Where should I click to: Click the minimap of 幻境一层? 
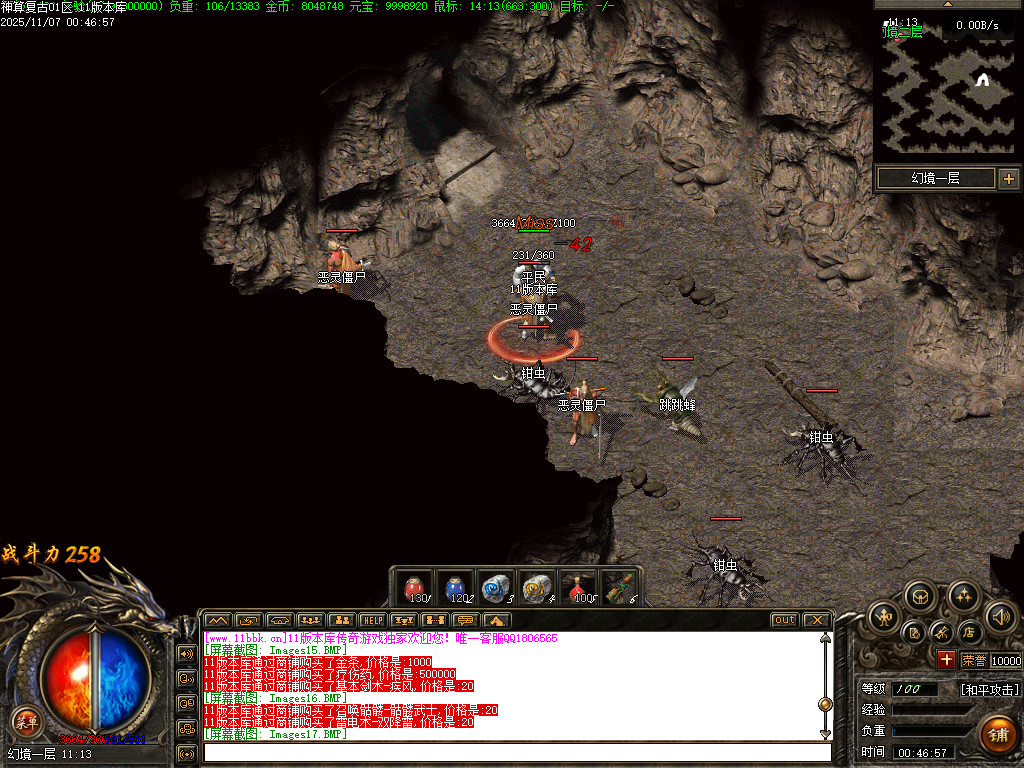[944, 90]
